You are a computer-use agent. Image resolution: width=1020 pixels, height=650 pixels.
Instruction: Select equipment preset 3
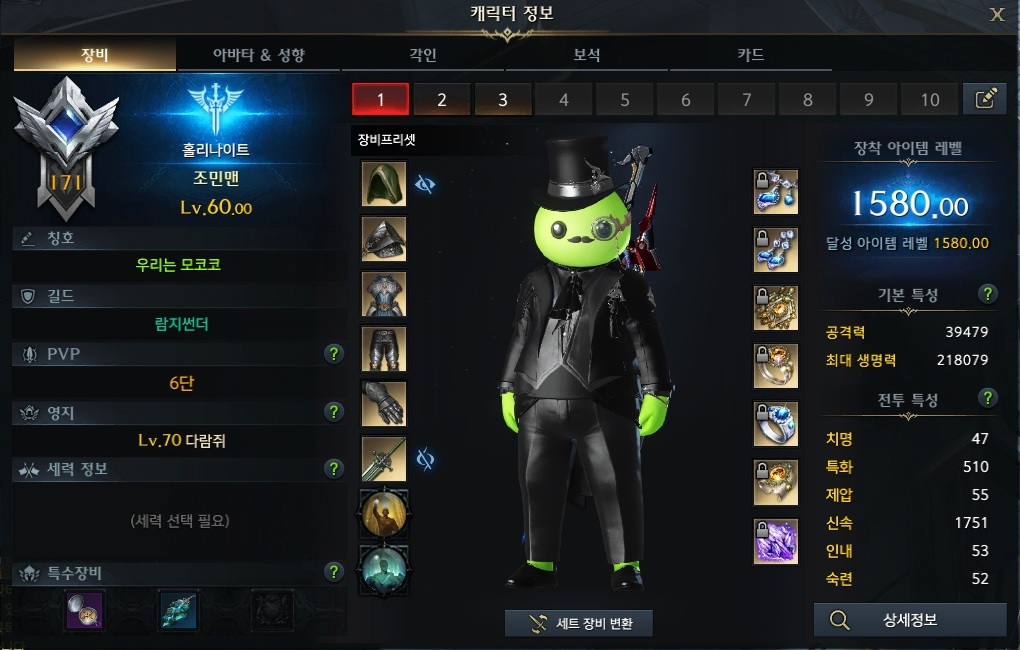pos(502,99)
